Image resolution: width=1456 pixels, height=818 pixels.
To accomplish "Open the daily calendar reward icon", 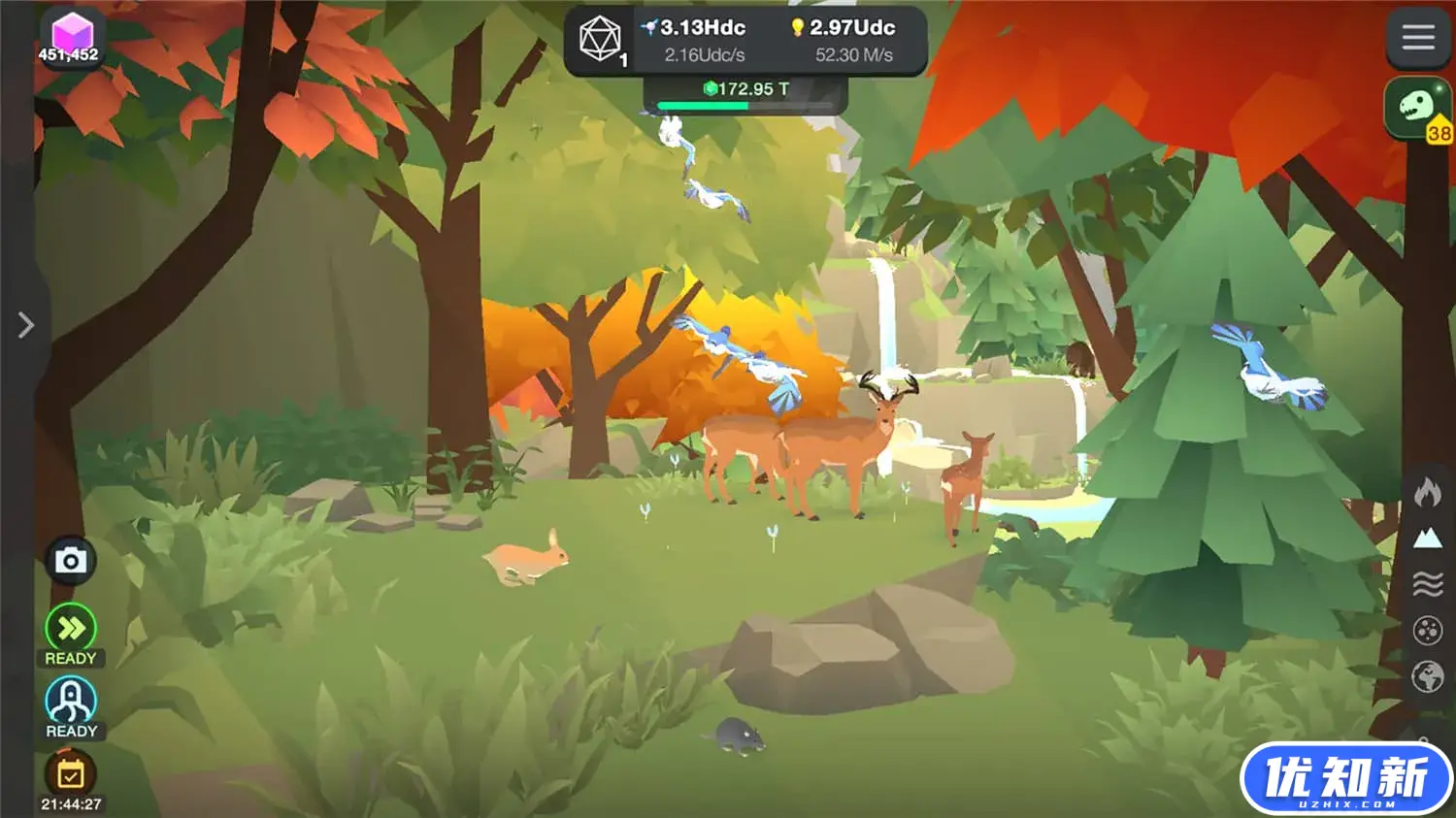I will 71,773.
